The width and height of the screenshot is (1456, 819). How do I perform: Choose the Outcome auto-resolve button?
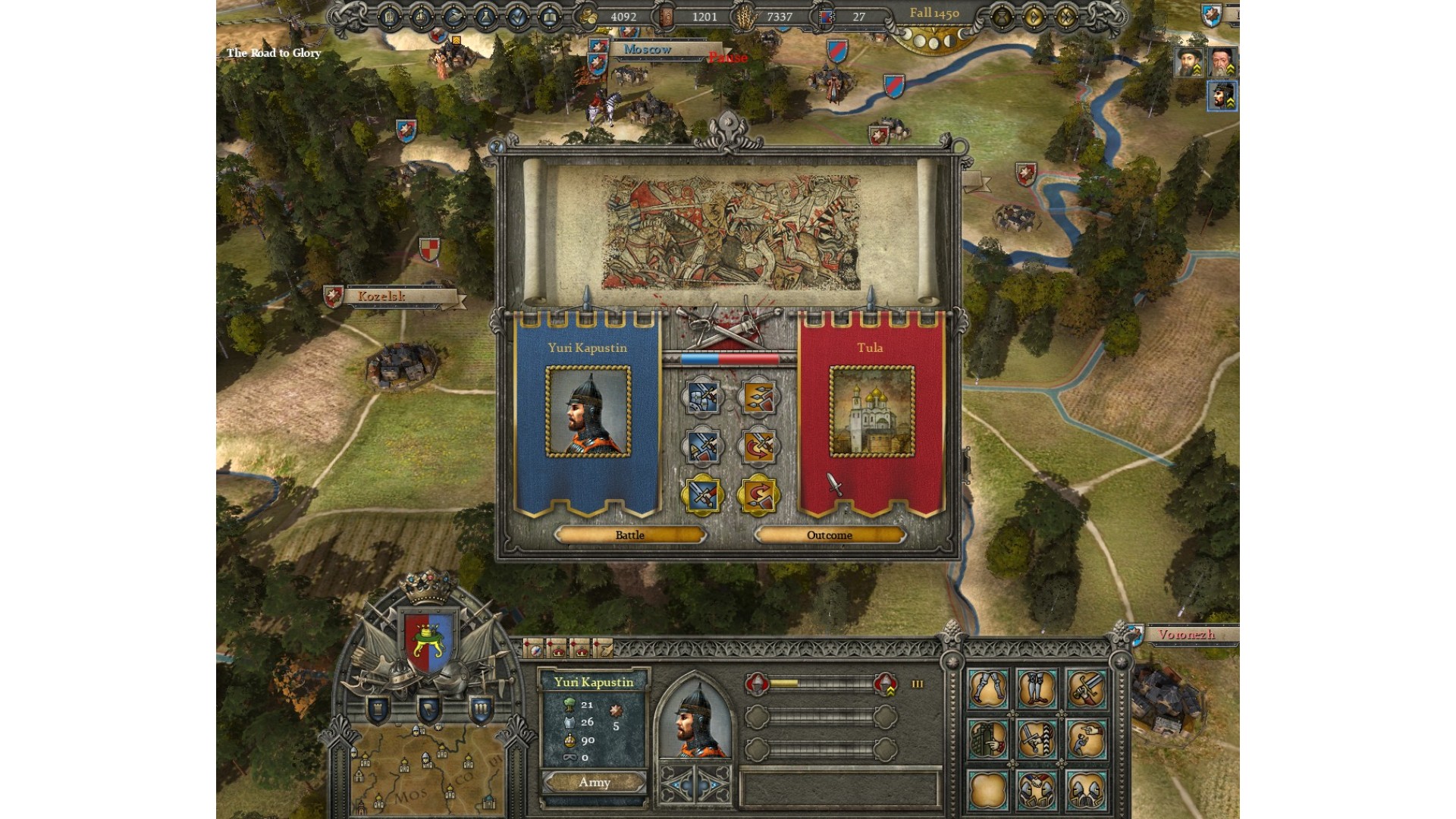coord(830,535)
